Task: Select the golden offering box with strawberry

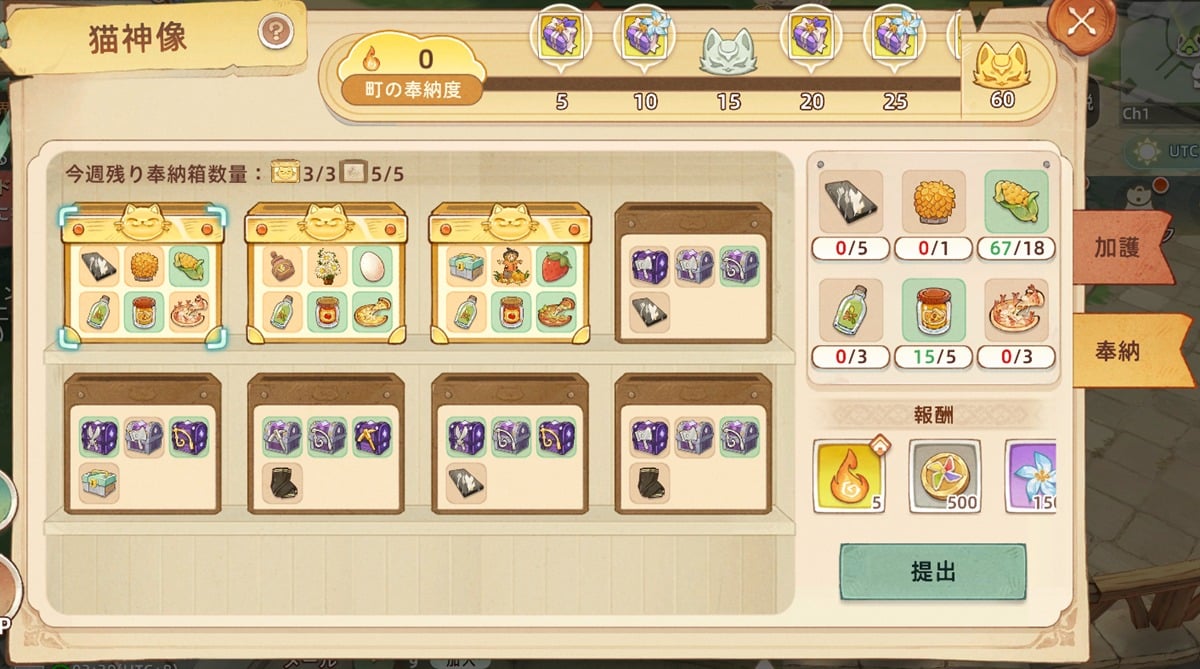Action: 510,273
